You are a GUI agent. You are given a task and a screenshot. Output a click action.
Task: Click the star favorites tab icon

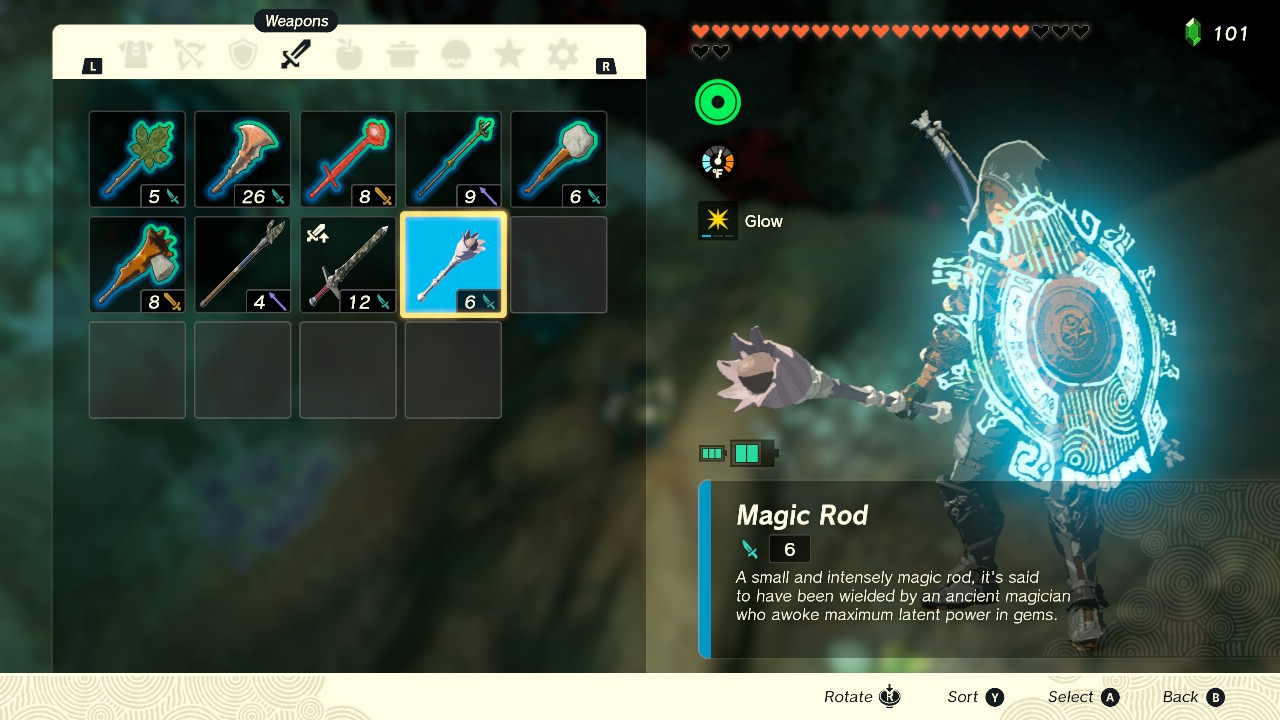click(x=511, y=54)
